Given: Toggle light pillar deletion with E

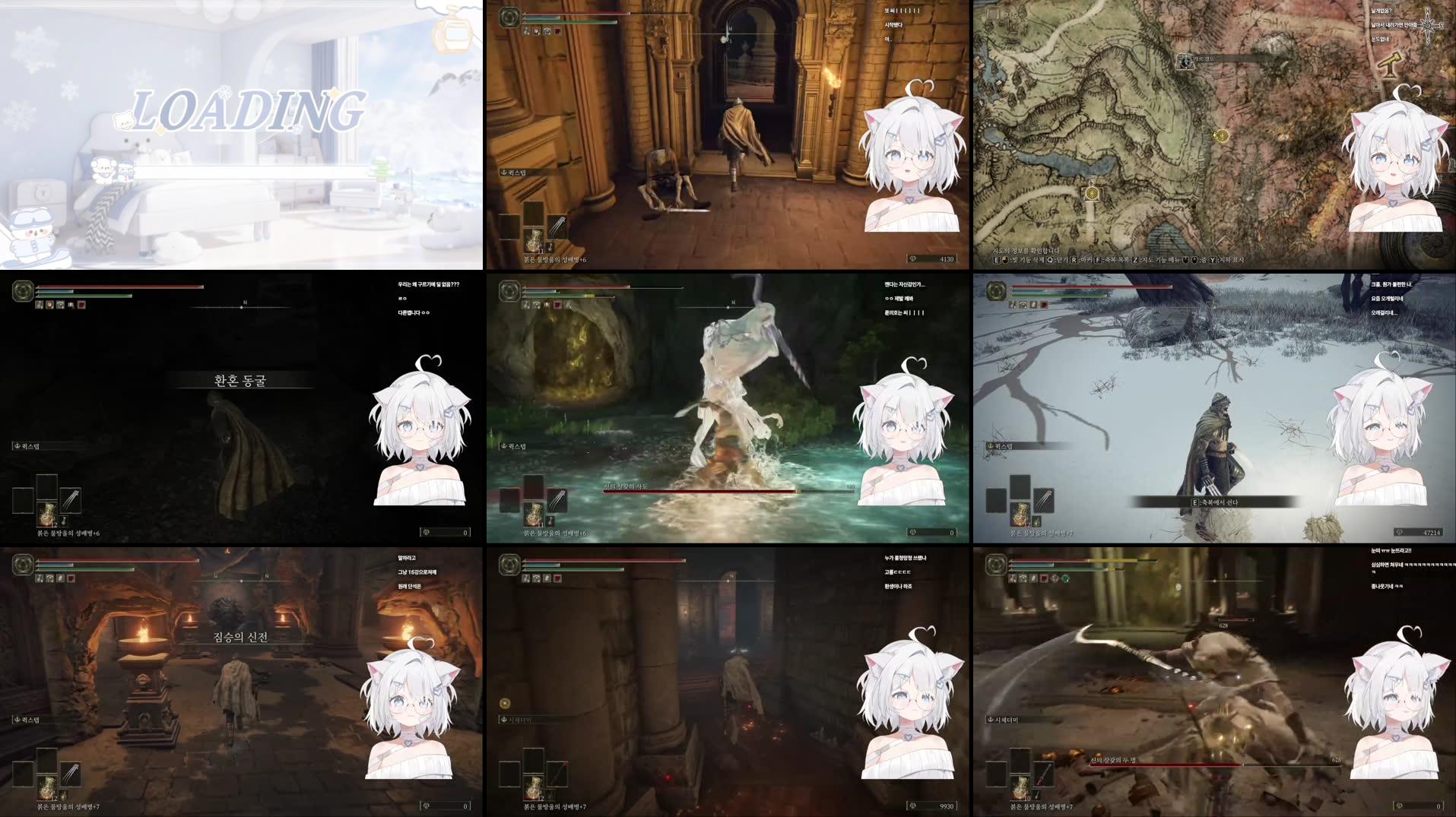Looking at the screenshot, I should tap(995, 260).
